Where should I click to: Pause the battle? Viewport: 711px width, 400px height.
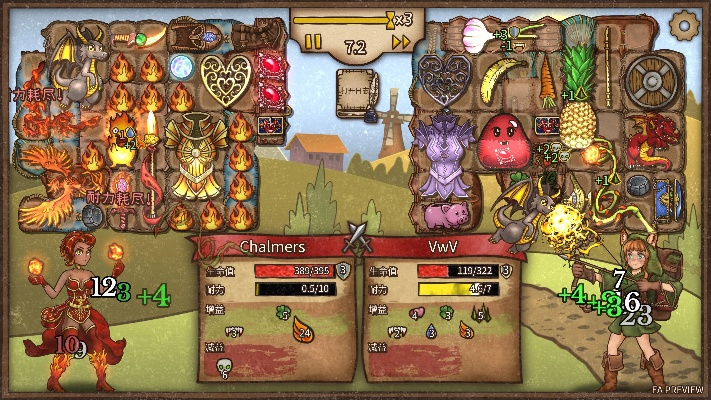point(313,42)
